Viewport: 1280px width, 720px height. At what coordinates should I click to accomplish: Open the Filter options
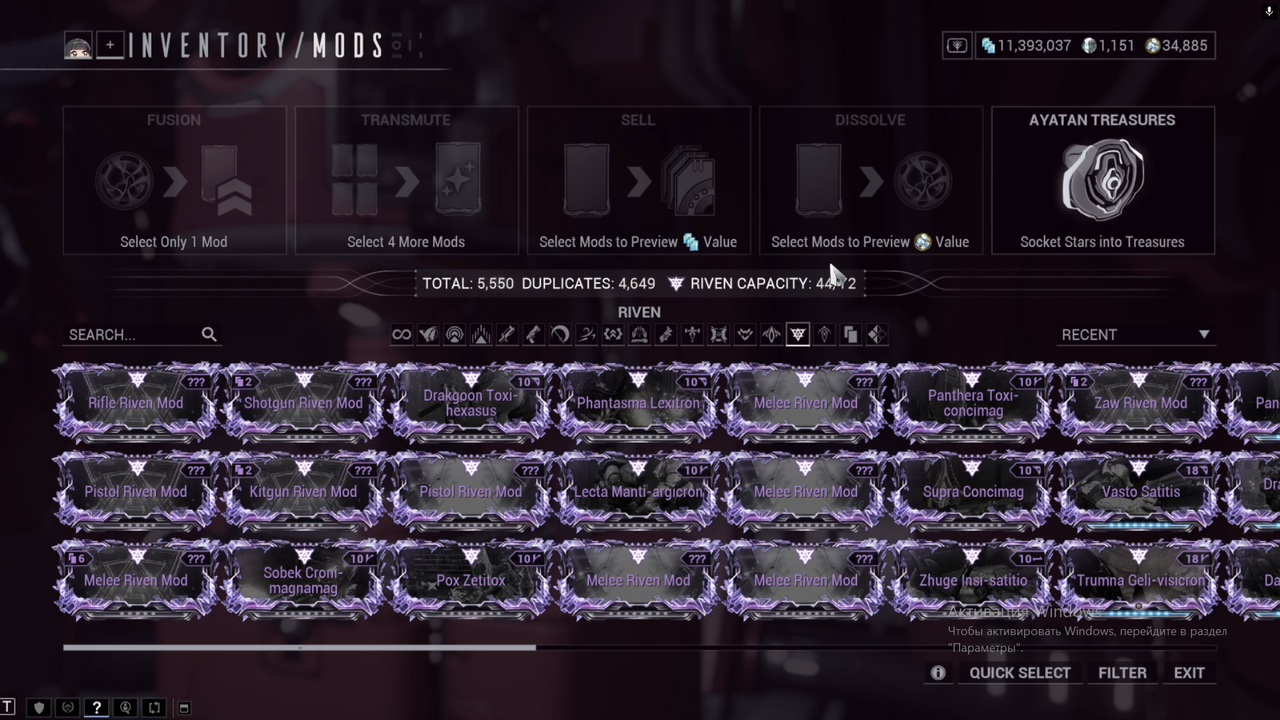pyautogui.click(x=1122, y=673)
